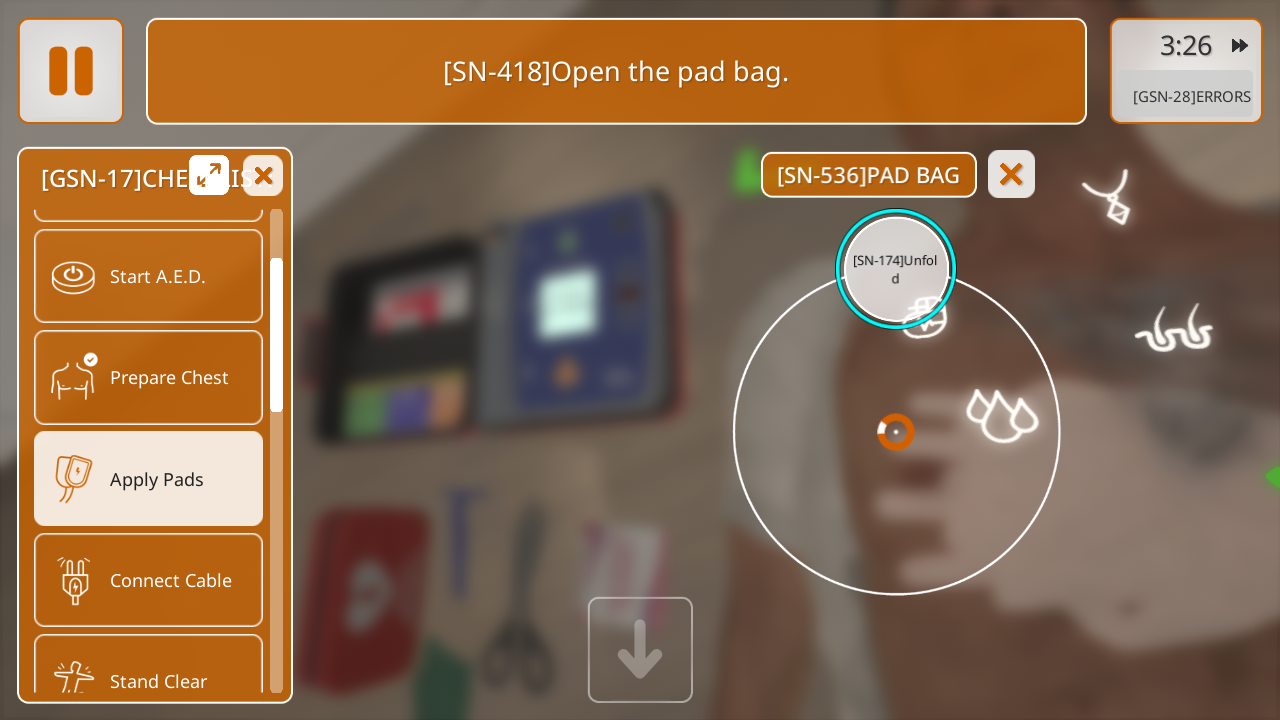Image resolution: width=1280 pixels, height=720 pixels.
Task: Select Start A.E.D. checklist step
Action: click(148, 276)
